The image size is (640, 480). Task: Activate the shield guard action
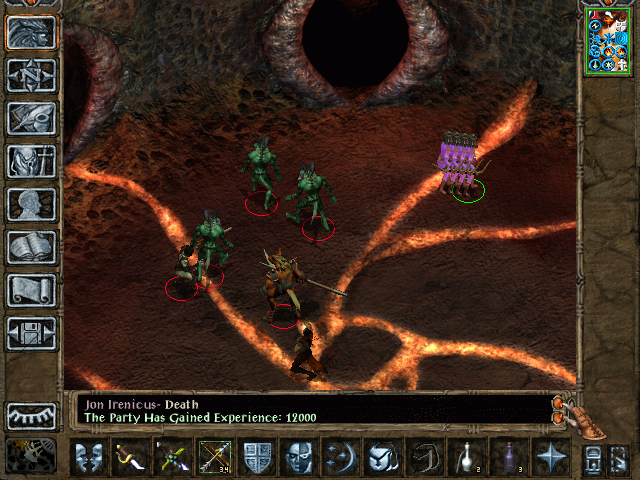[257, 459]
